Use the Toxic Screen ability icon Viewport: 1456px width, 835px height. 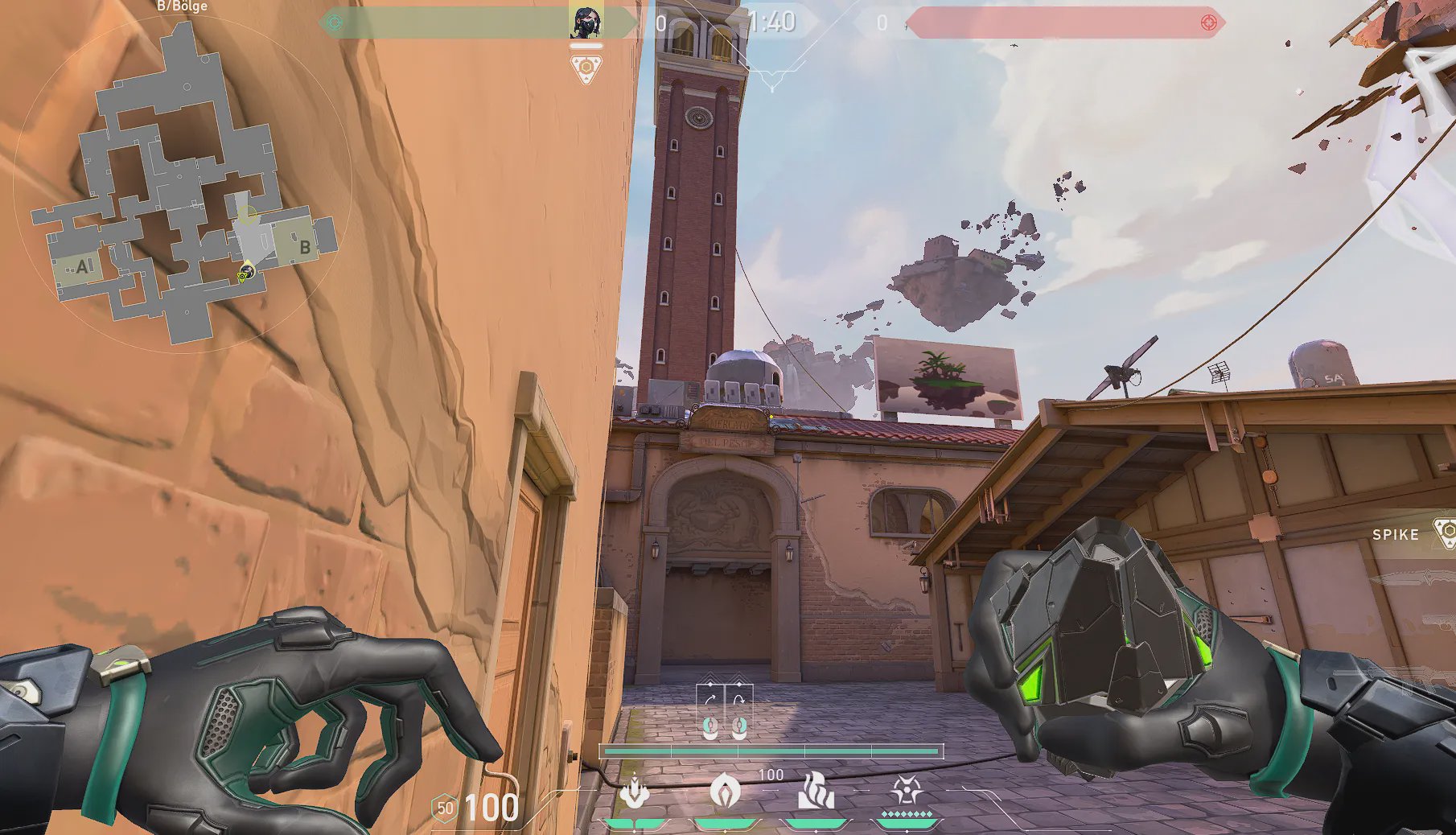(x=816, y=792)
